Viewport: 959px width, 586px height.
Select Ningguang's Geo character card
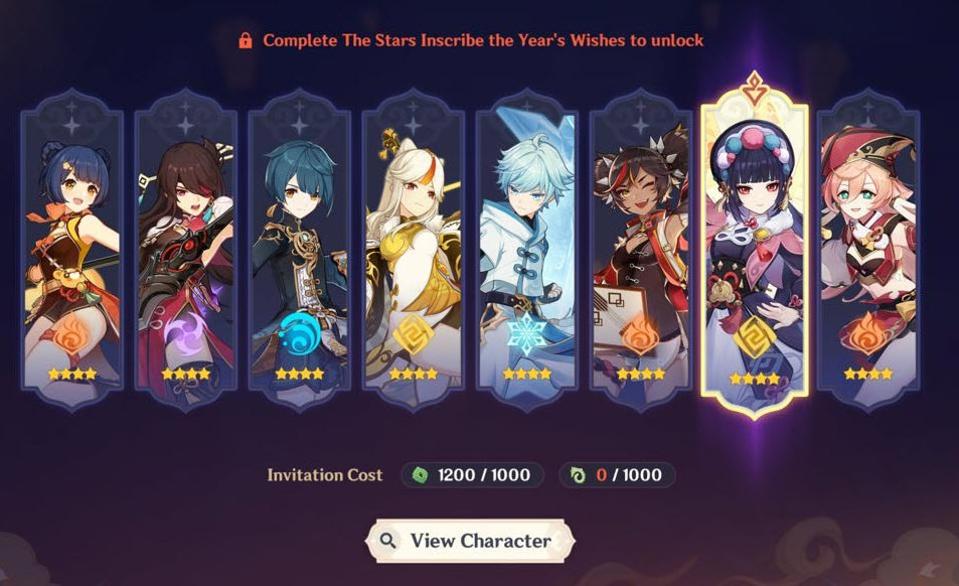413,250
